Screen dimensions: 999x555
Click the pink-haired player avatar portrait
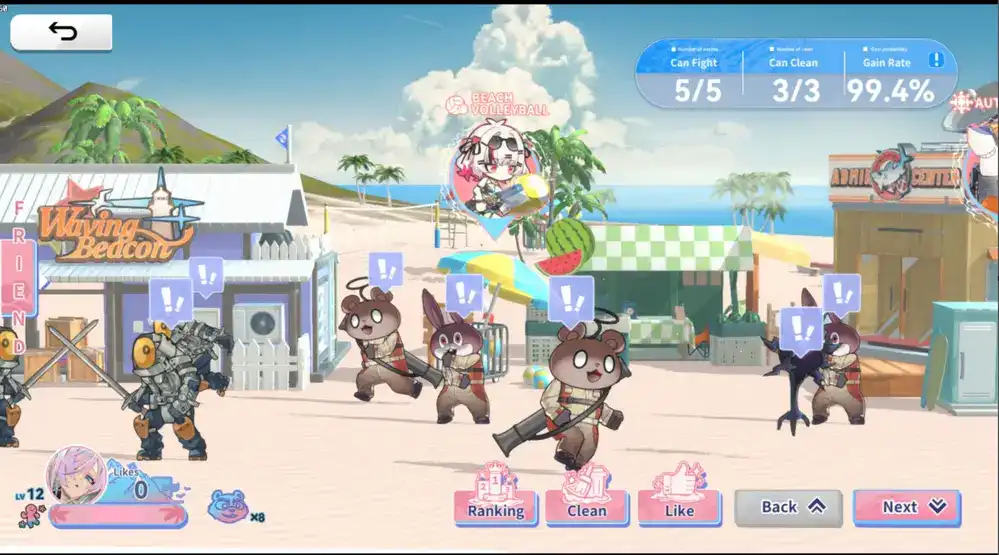click(x=76, y=477)
